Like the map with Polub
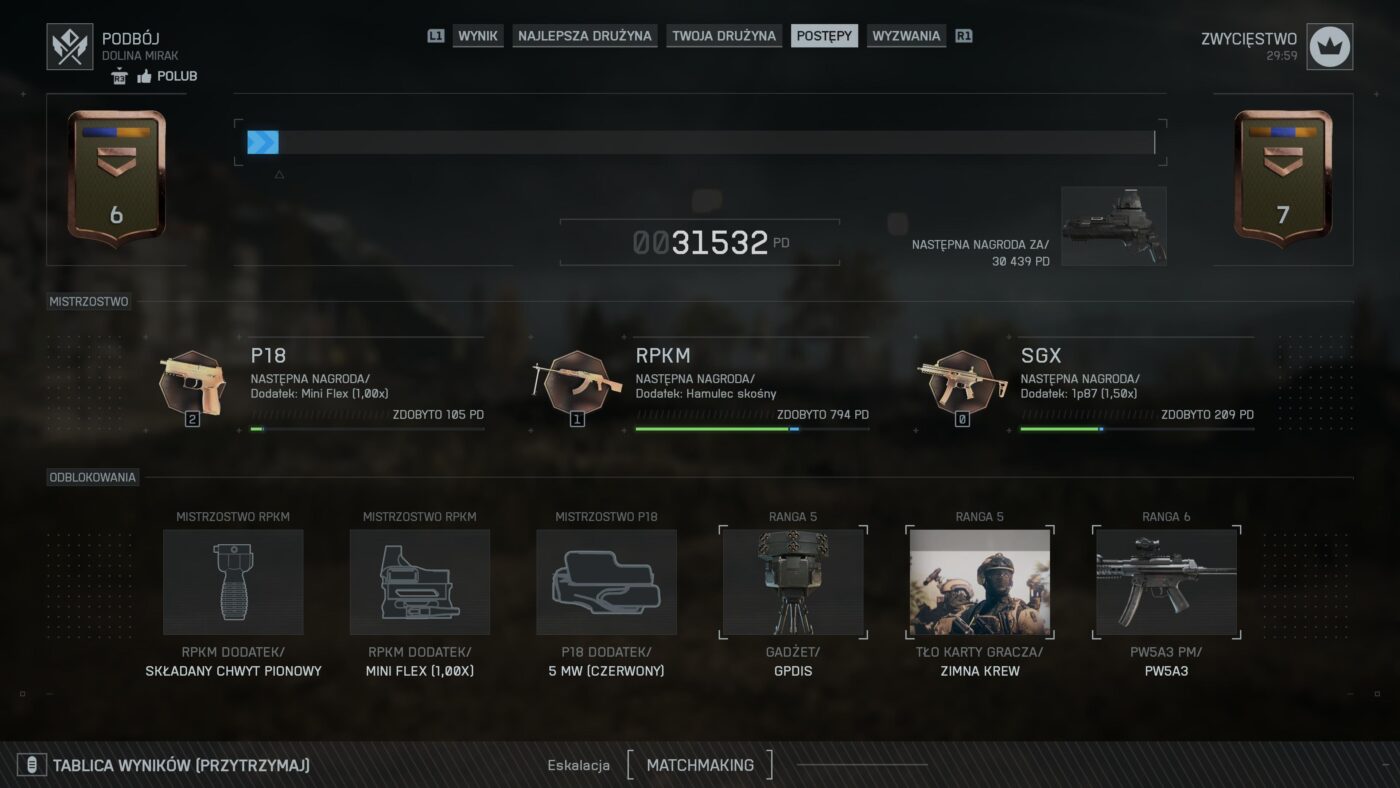The width and height of the screenshot is (1400, 788). pyautogui.click(x=166, y=76)
